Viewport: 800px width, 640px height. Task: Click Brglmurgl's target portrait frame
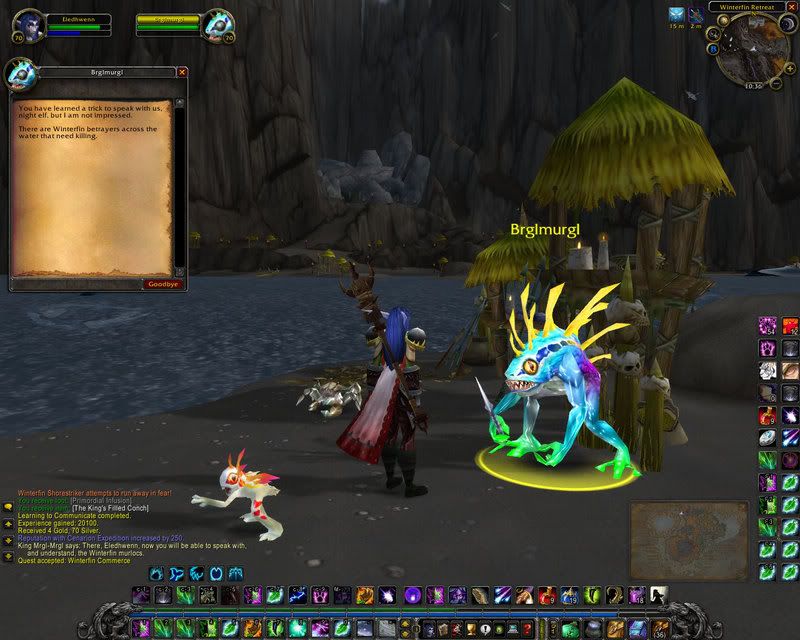[219, 25]
